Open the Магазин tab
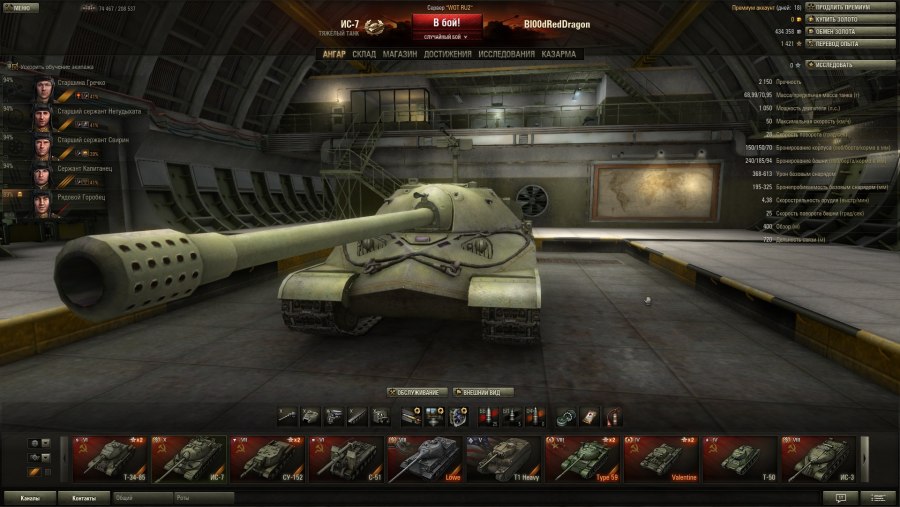 400,53
